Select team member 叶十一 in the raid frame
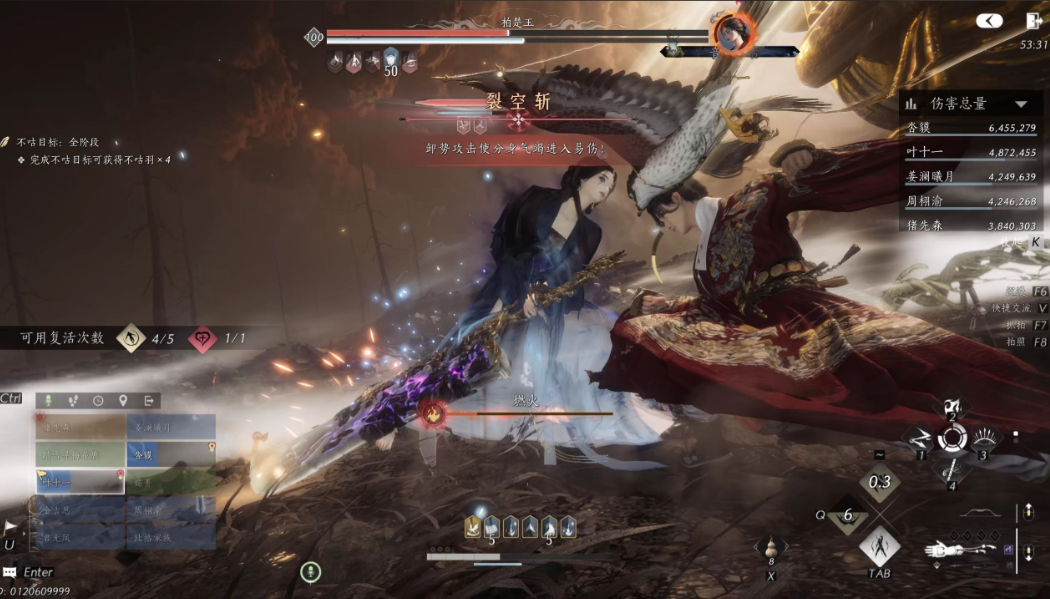The image size is (1050, 599). (80, 481)
